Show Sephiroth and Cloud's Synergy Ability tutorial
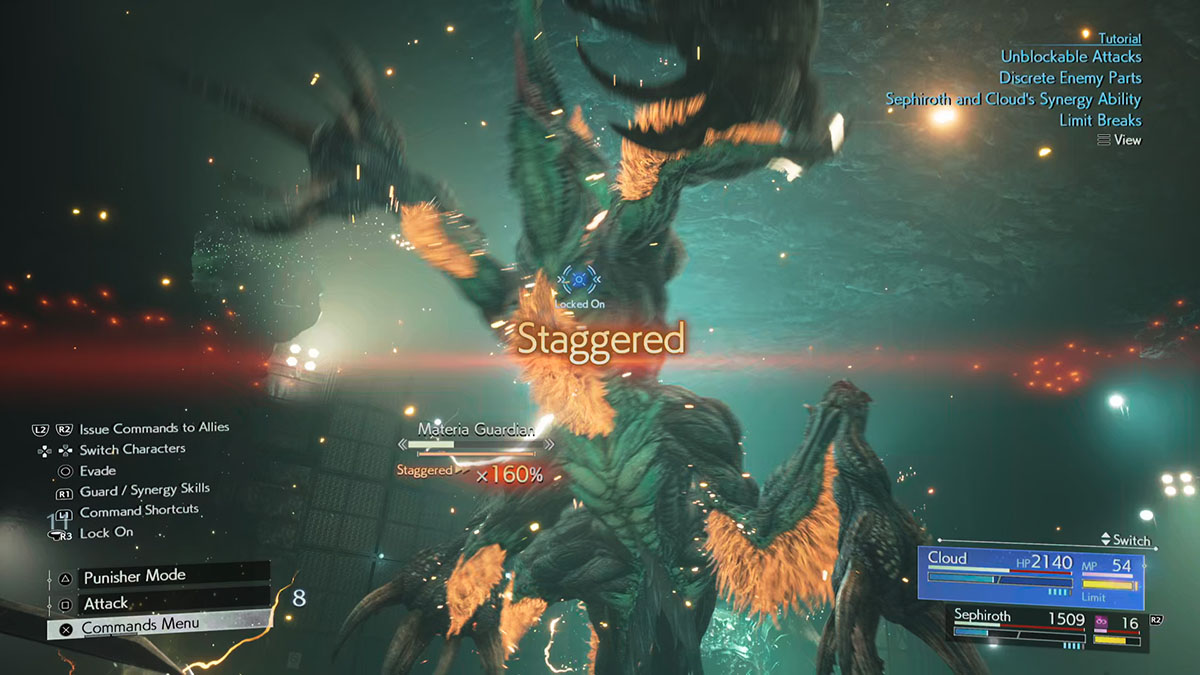The image size is (1200, 675). (1013, 99)
